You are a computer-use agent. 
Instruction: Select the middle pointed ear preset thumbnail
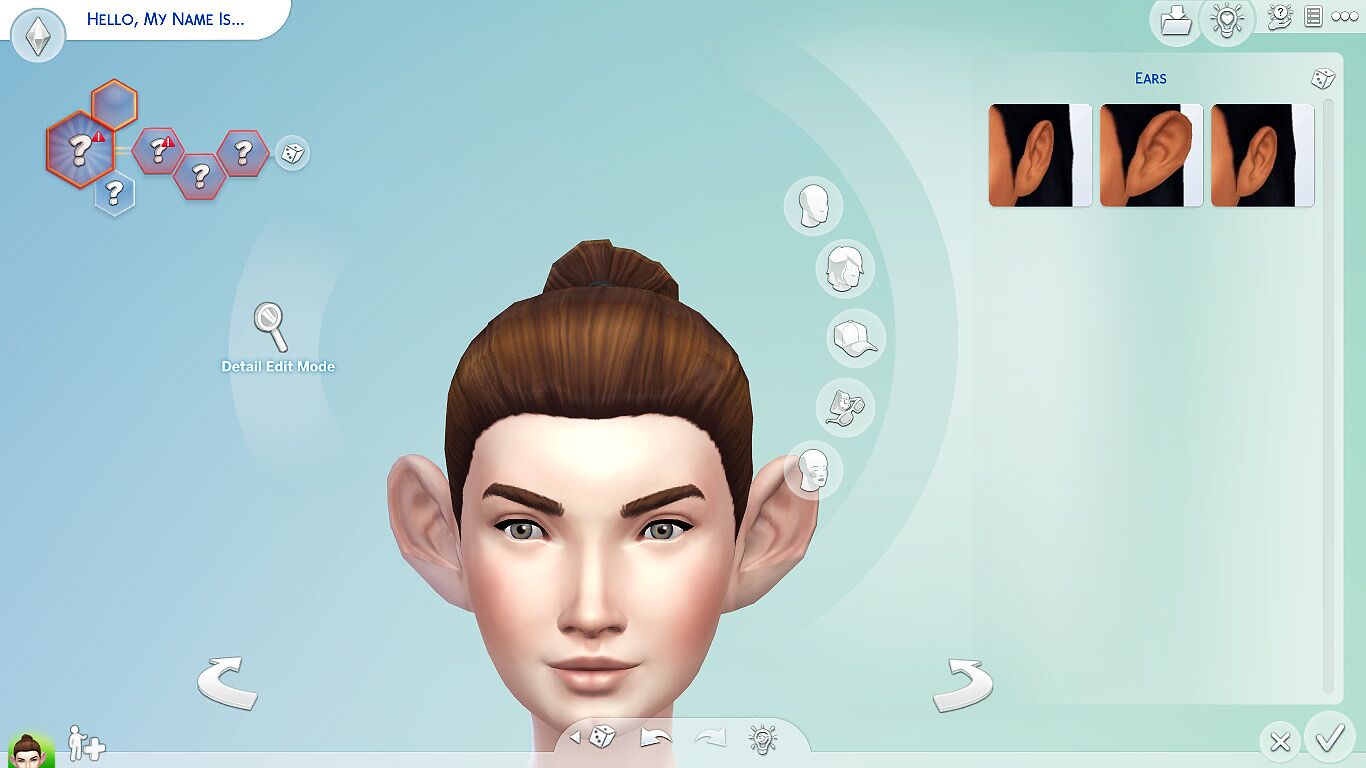pos(1150,151)
